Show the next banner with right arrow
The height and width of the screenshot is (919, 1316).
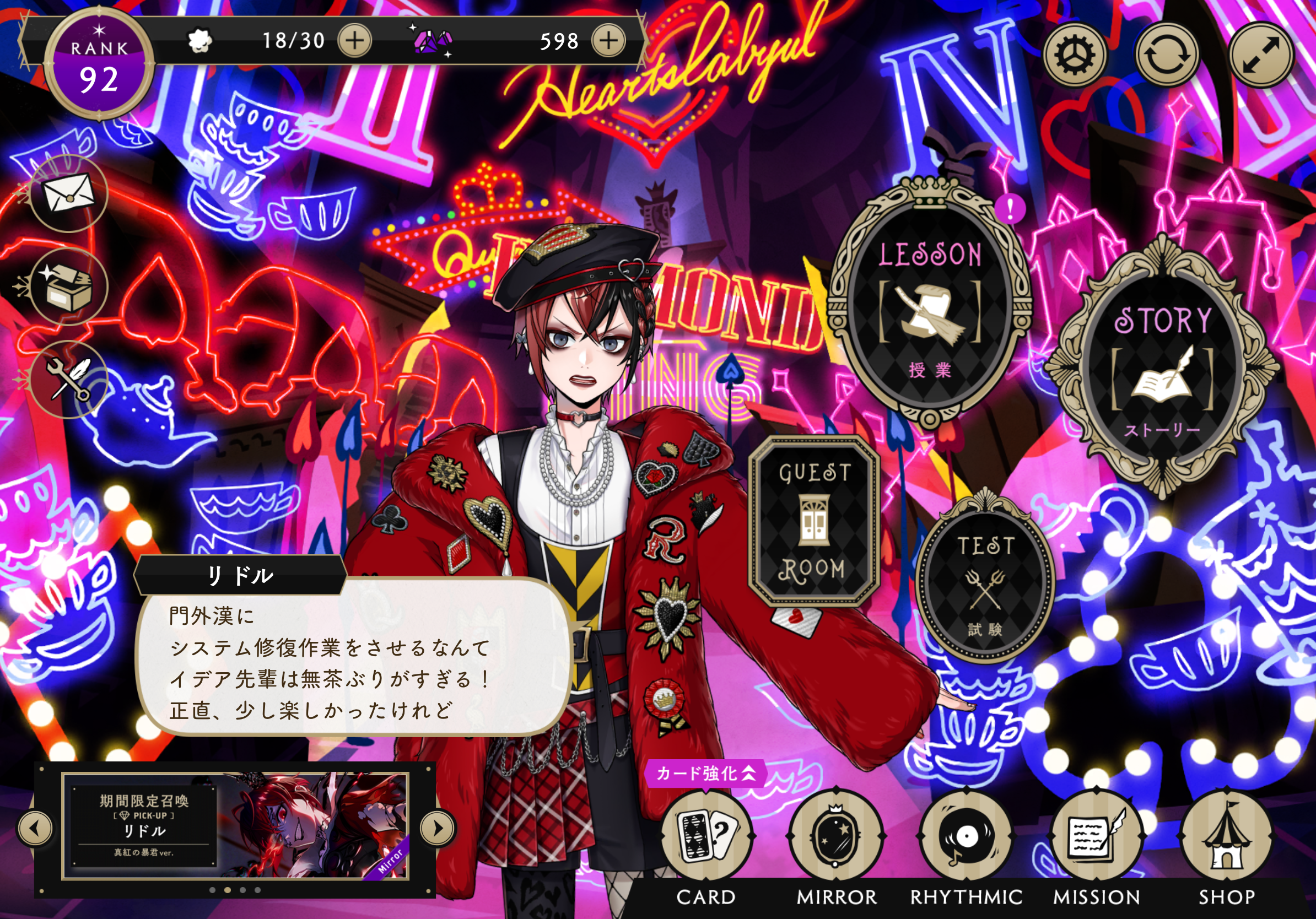[x=438, y=828]
